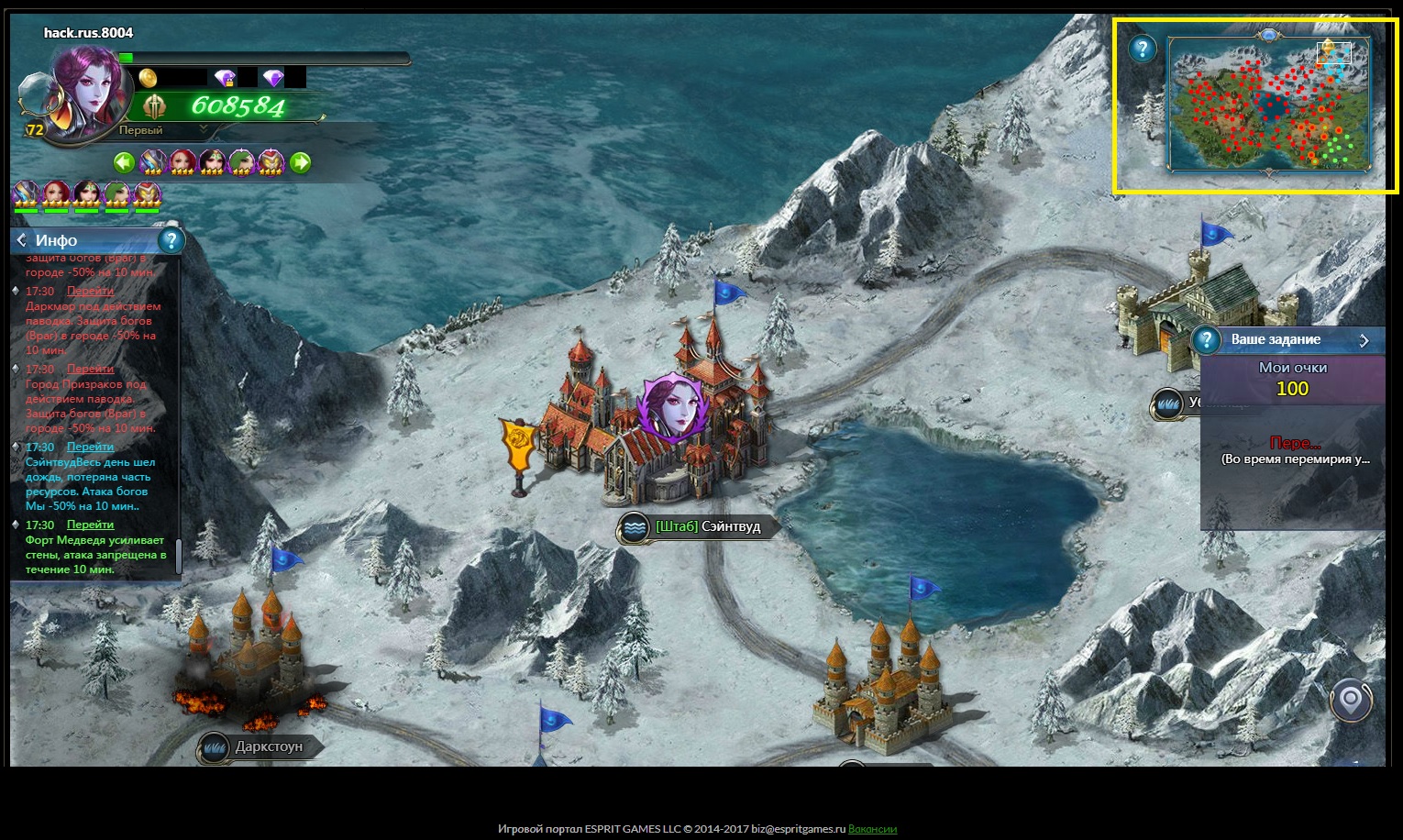Select the Даркстоун city label

268,746
